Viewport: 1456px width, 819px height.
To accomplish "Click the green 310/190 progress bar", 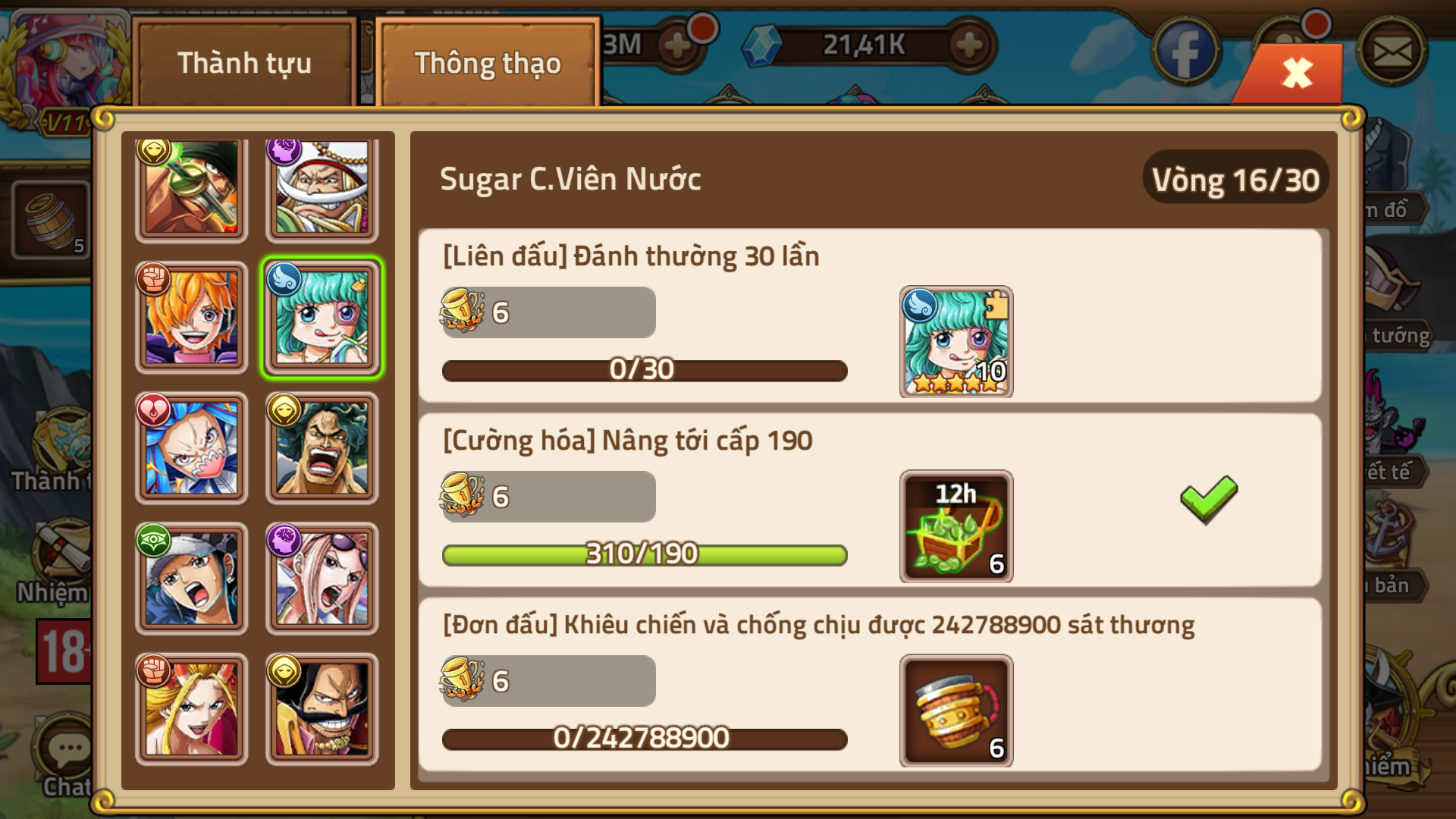I will pyautogui.click(x=644, y=554).
